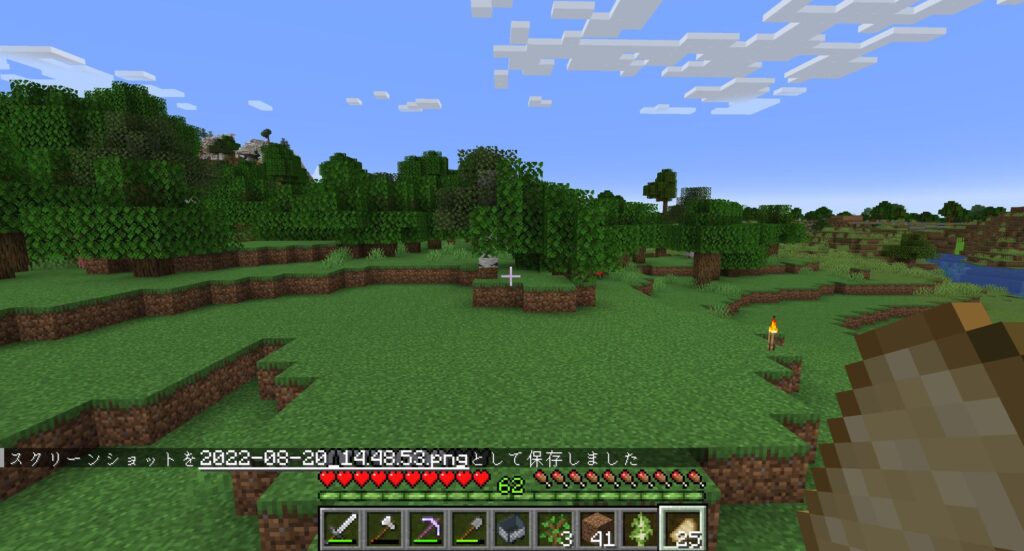Click the highlighted slot with 25 items
1024x551 pixels.
tap(685, 526)
